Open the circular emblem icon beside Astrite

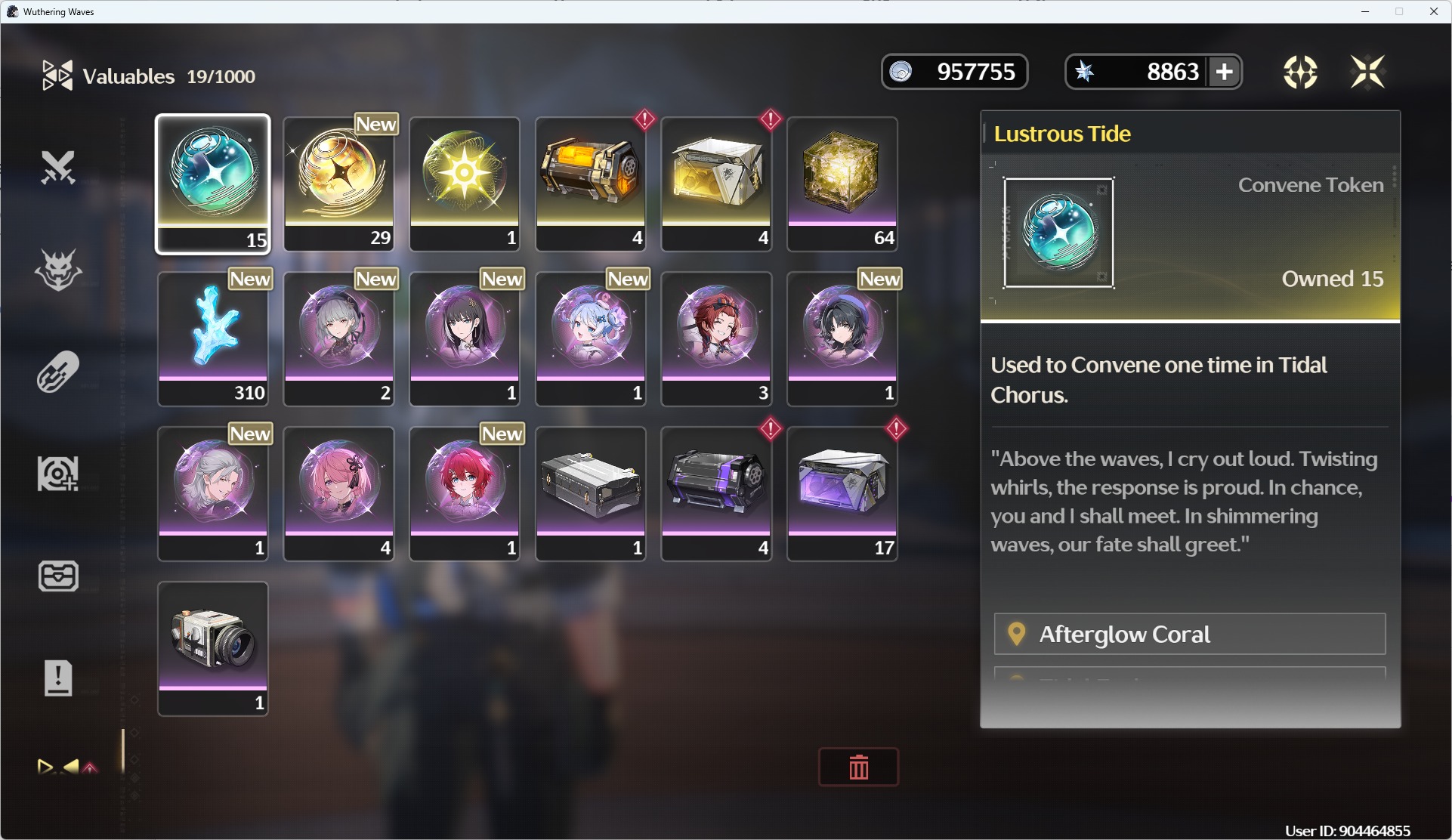coord(1299,72)
